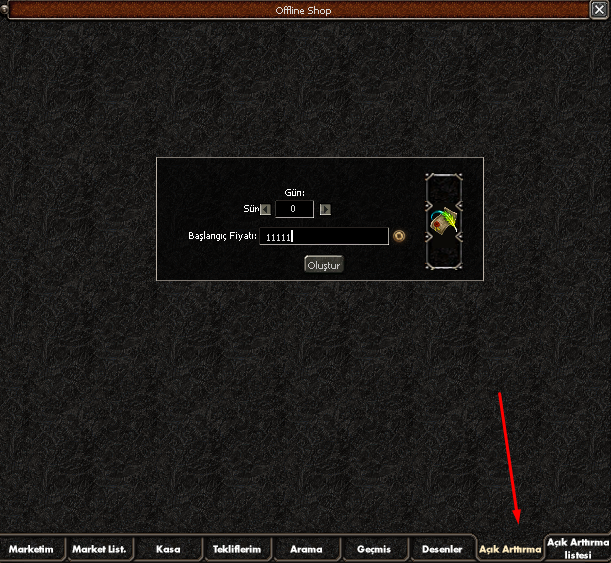Close the Offline Shop window
Viewport: 611px width, 563px height.
[x=599, y=10]
